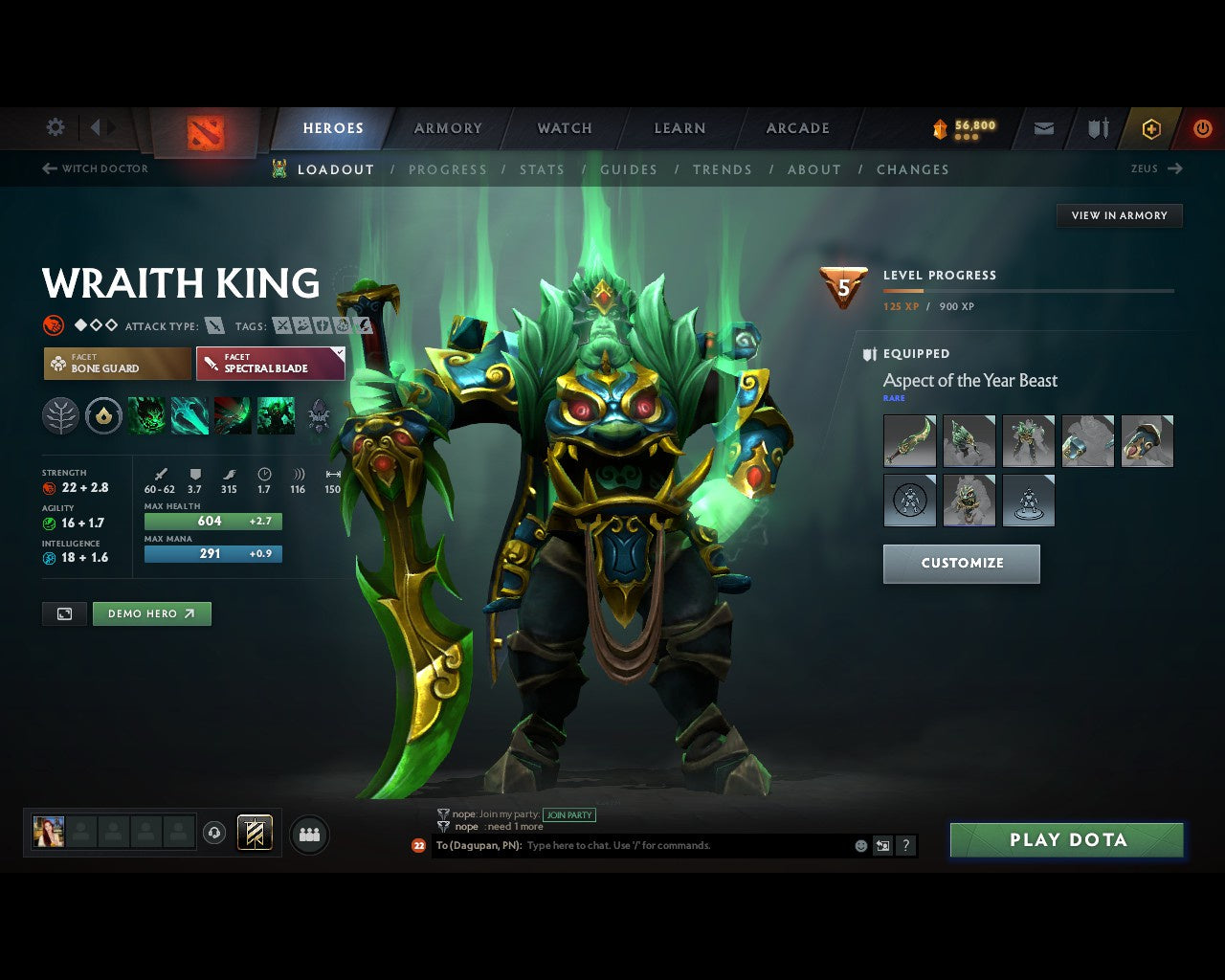
Task: Select the innate ability icon next to talents
Action: pos(104,416)
